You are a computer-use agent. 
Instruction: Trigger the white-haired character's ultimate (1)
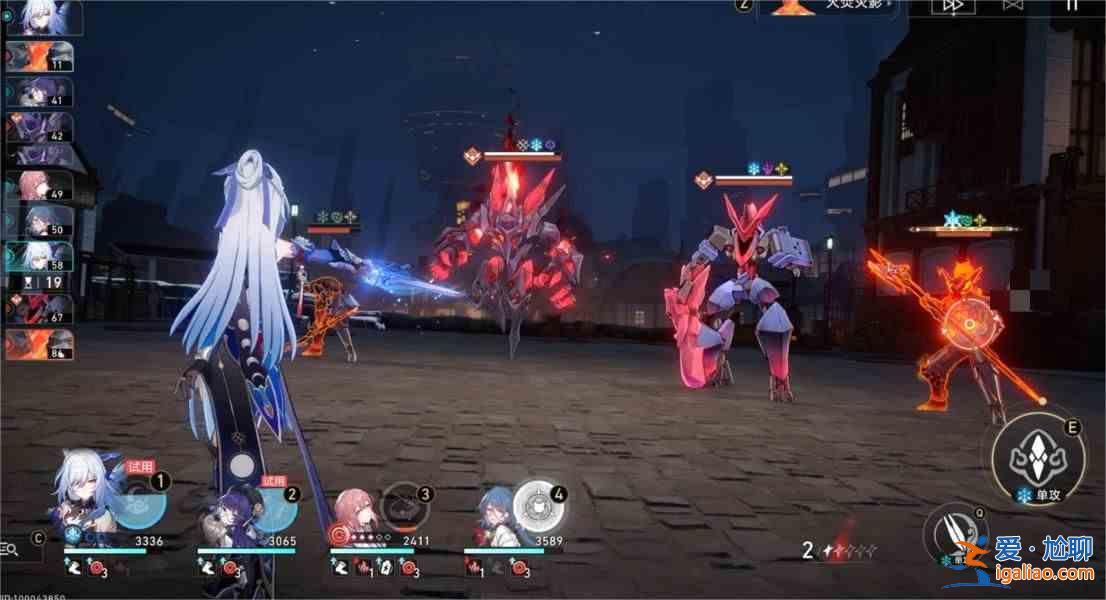137,503
